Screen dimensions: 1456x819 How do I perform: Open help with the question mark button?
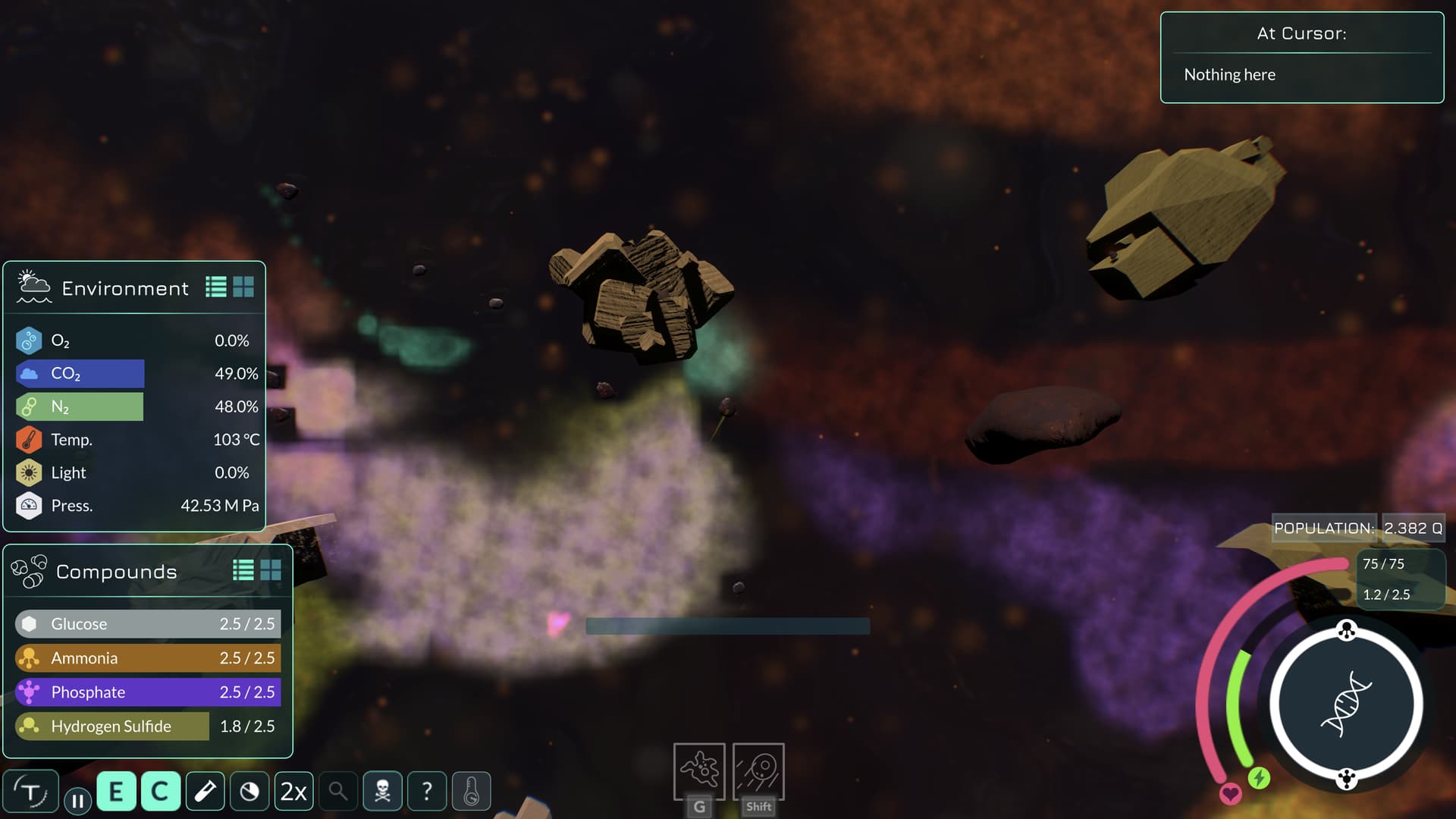(x=427, y=792)
